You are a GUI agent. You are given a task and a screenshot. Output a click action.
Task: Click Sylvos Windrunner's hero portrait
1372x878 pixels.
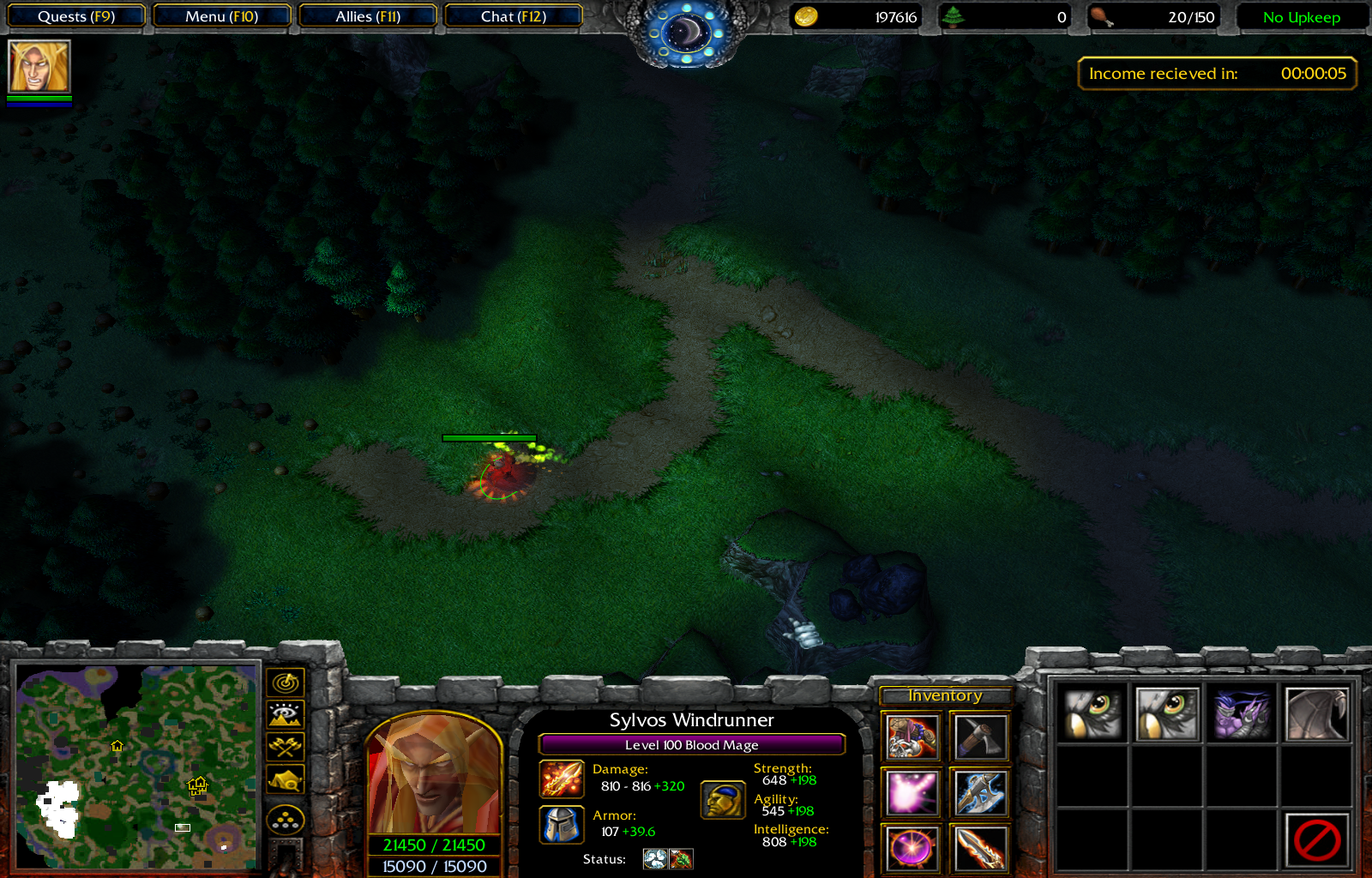click(x=434, y=776)
